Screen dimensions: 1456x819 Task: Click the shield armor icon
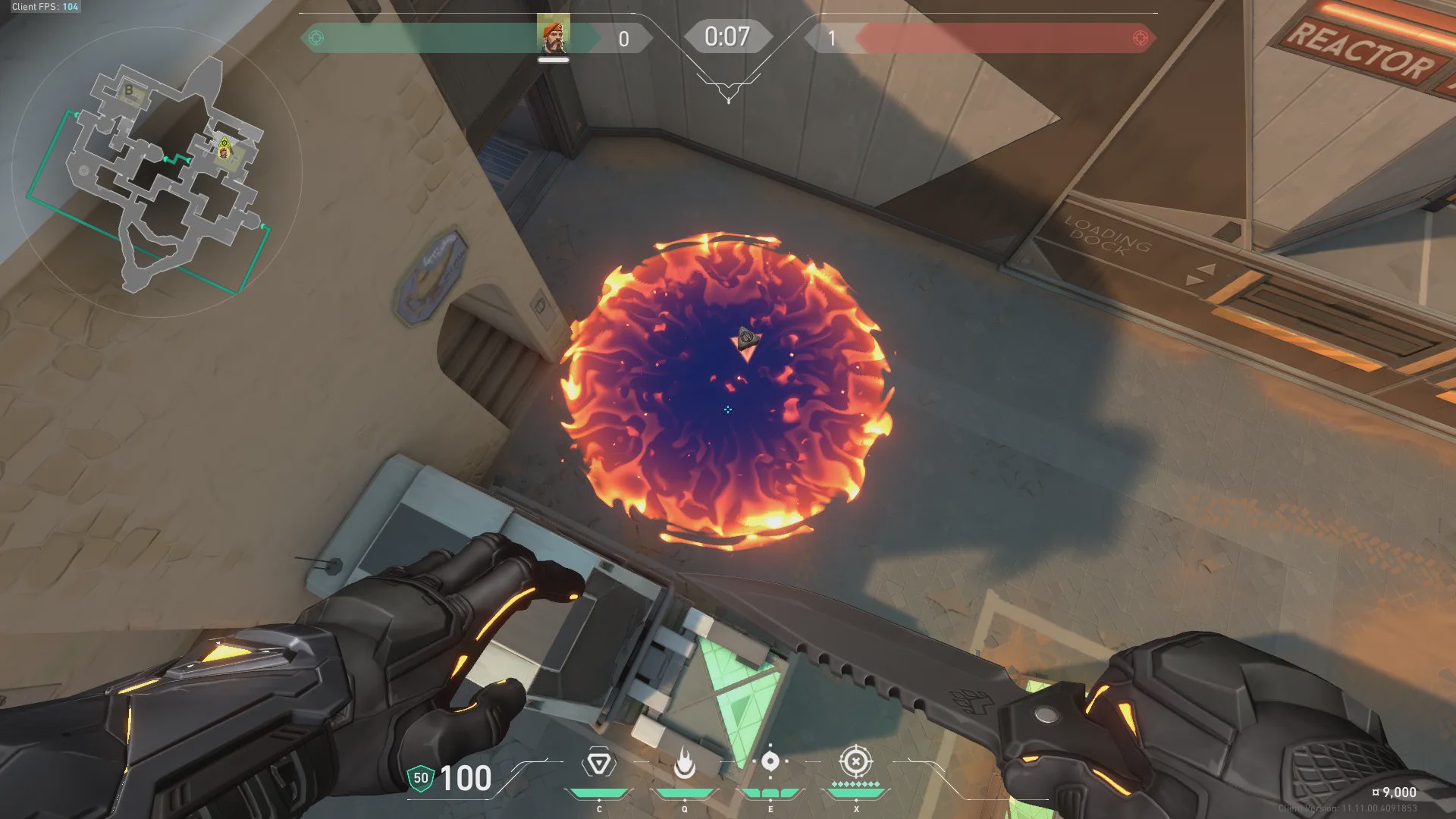[x=421, y=778]
